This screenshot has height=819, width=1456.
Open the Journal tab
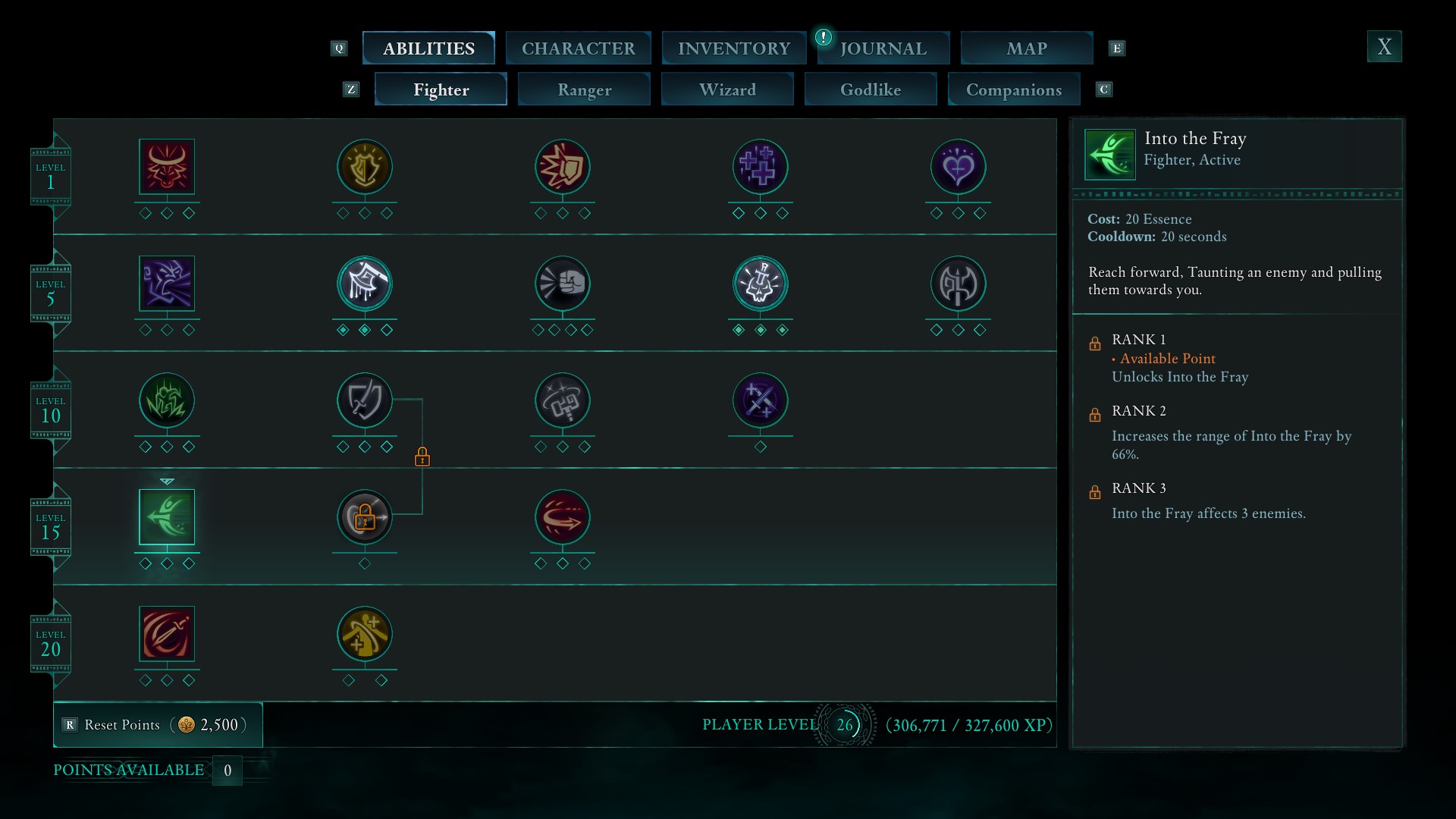pos(883,49)
